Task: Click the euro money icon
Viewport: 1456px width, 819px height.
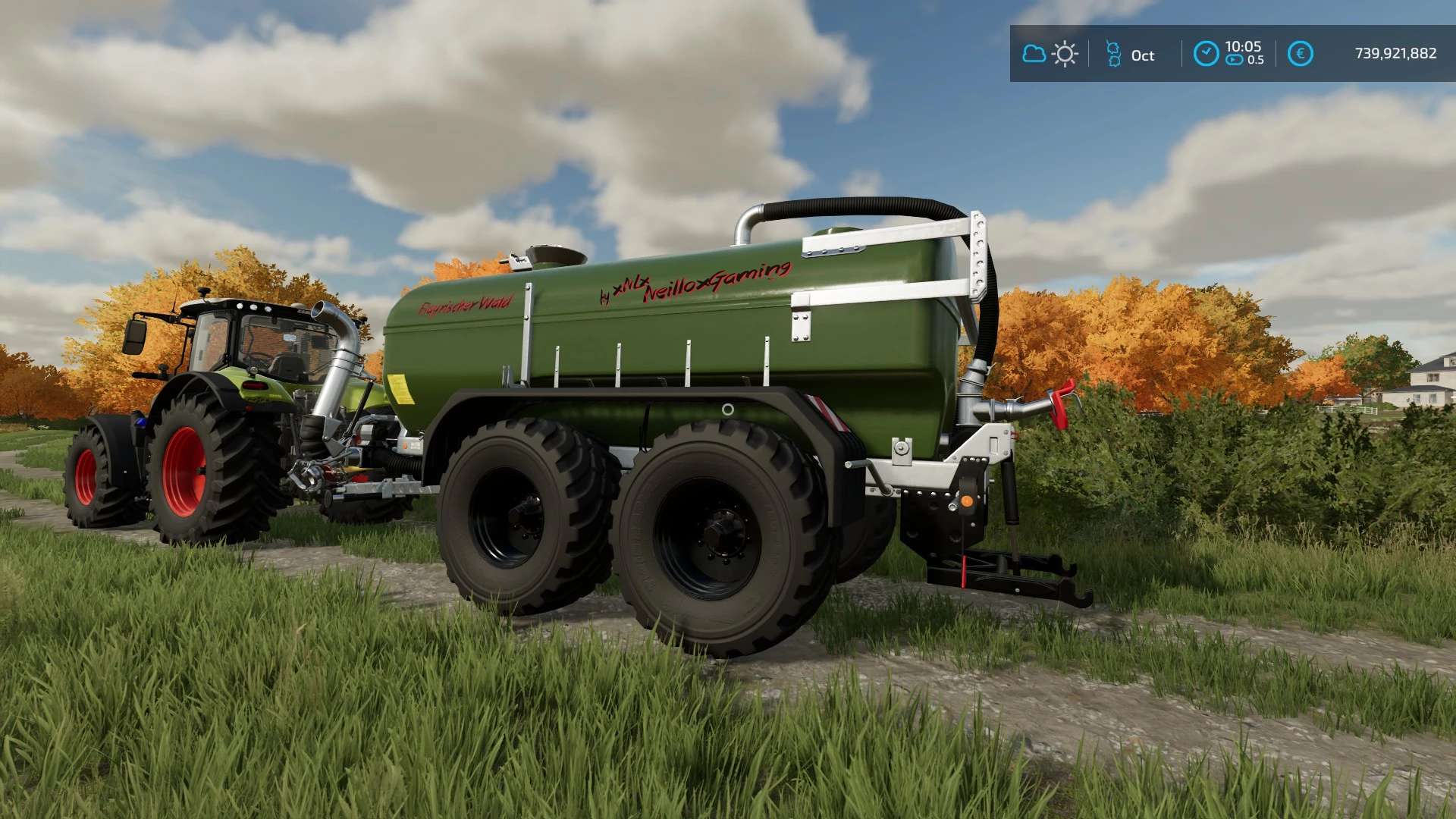Action: [1300, 54]
